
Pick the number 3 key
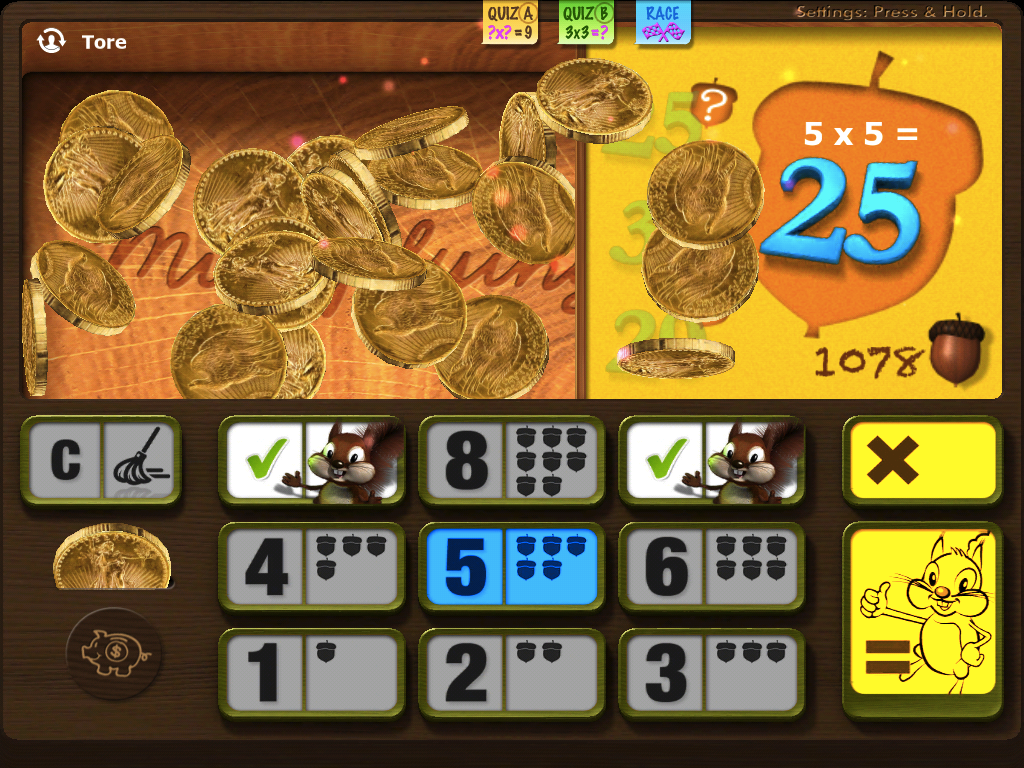[711, 673]
